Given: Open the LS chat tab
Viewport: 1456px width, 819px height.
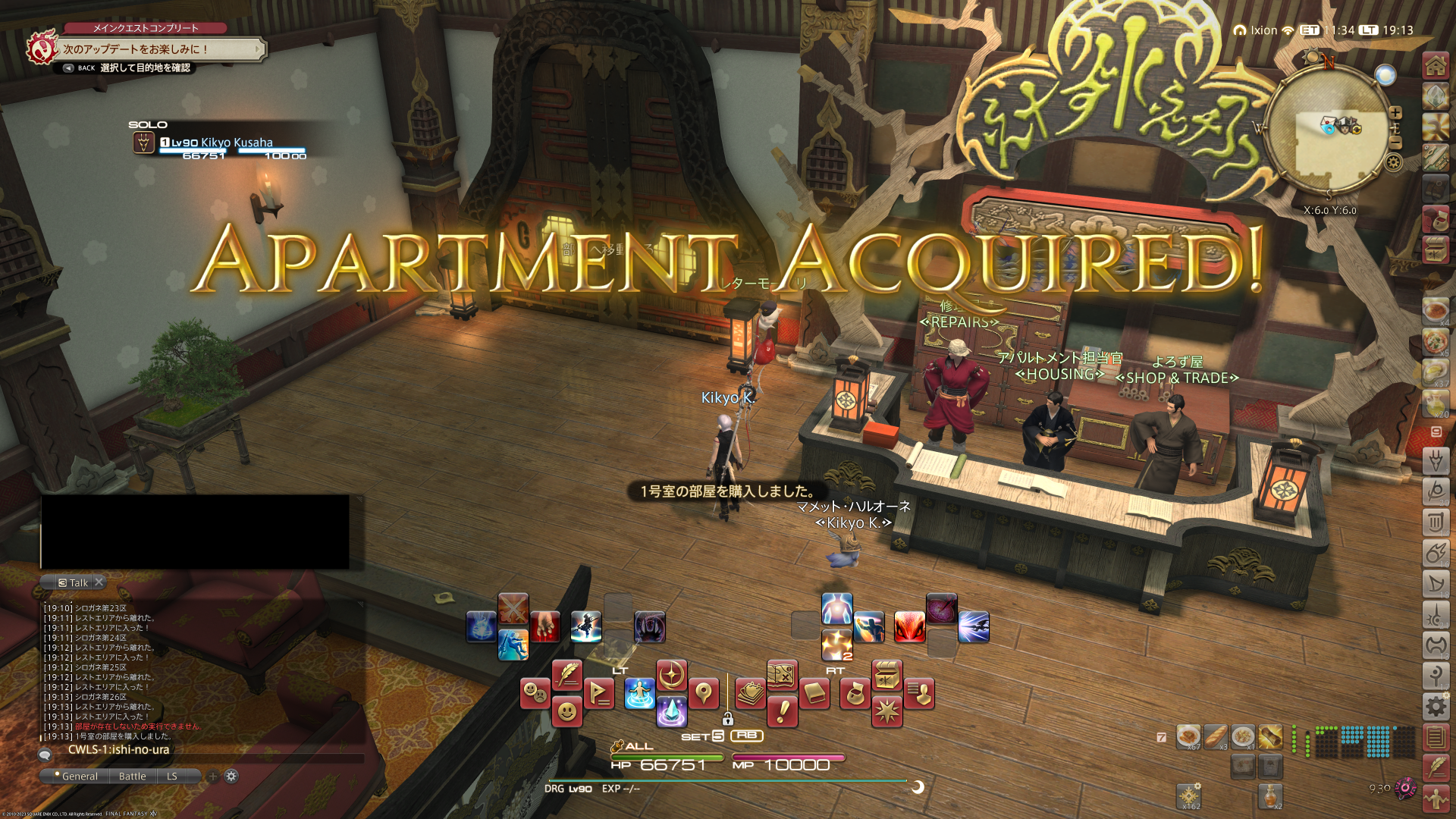Looking at the screenshot, I should [172, 777].
